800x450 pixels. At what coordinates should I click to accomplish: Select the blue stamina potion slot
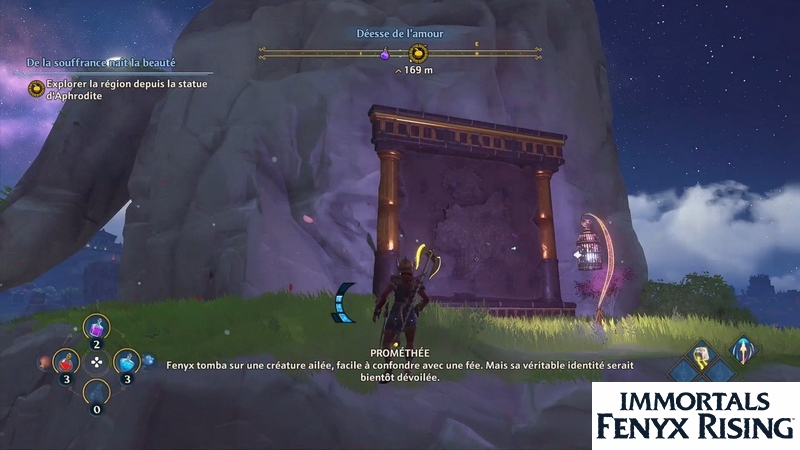click(127, 360)
